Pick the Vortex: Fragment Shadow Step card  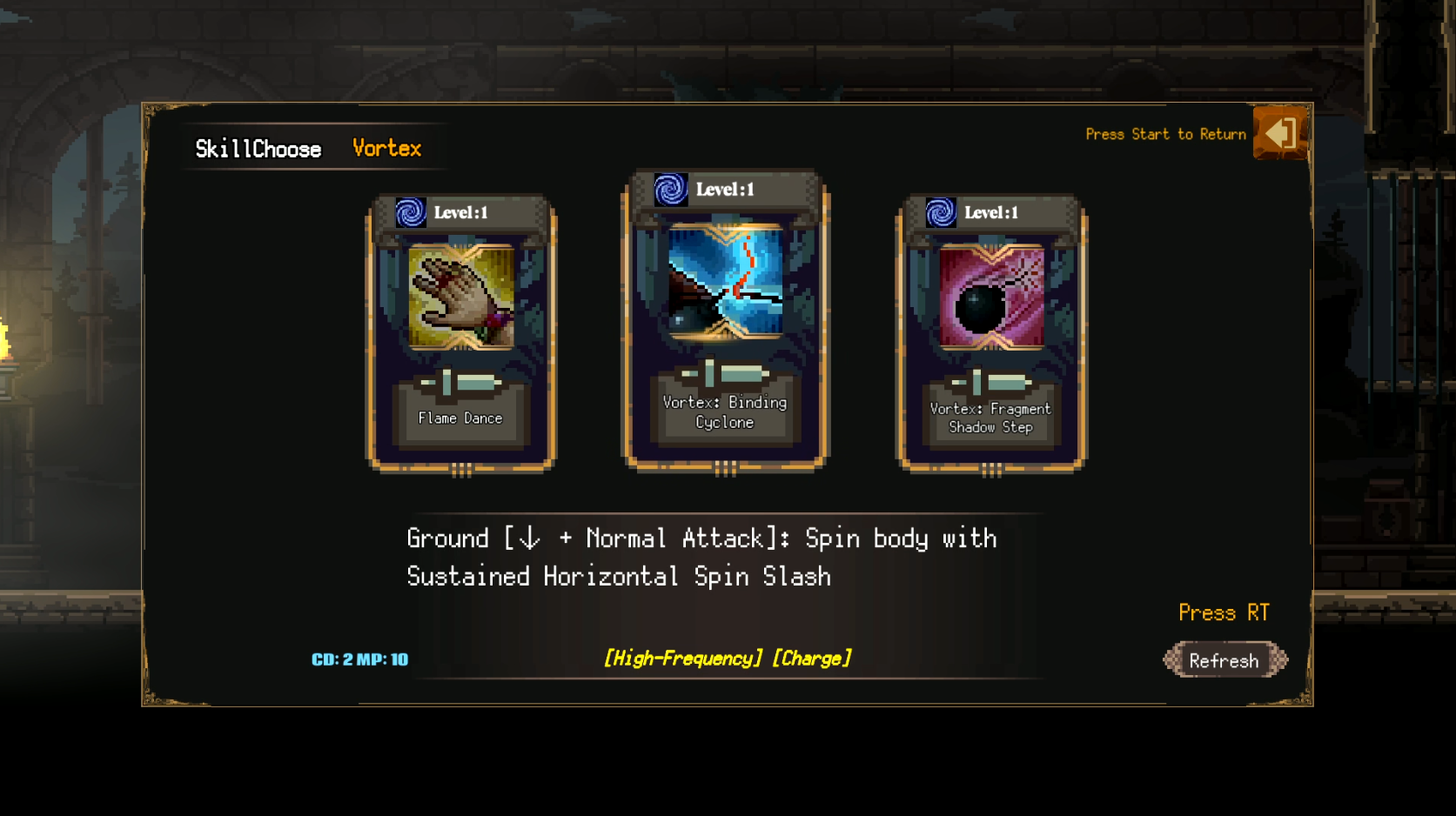(x=990, y=333)
